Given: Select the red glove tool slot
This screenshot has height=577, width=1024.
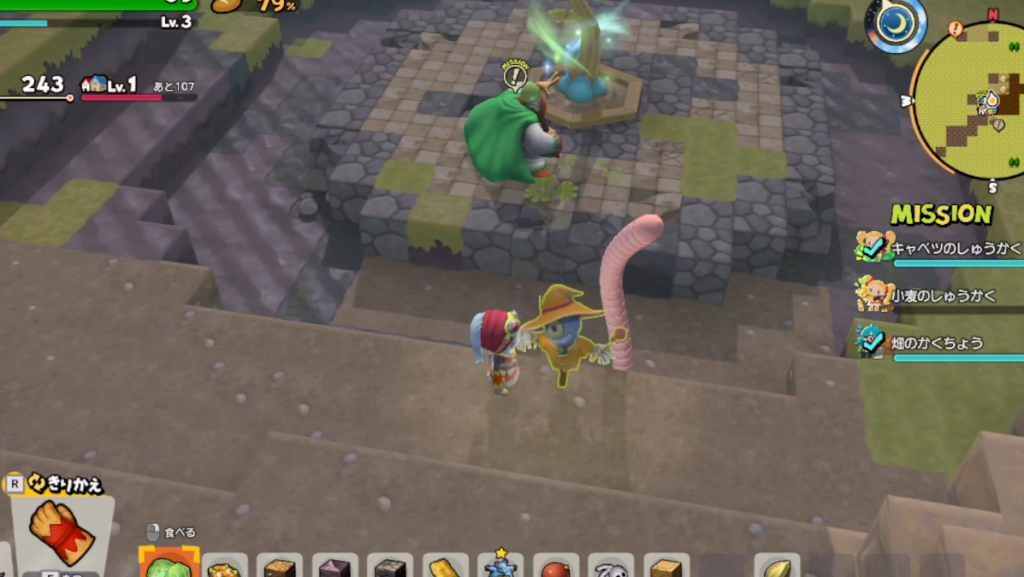Looking at the screenshot, I should point(62,532).
